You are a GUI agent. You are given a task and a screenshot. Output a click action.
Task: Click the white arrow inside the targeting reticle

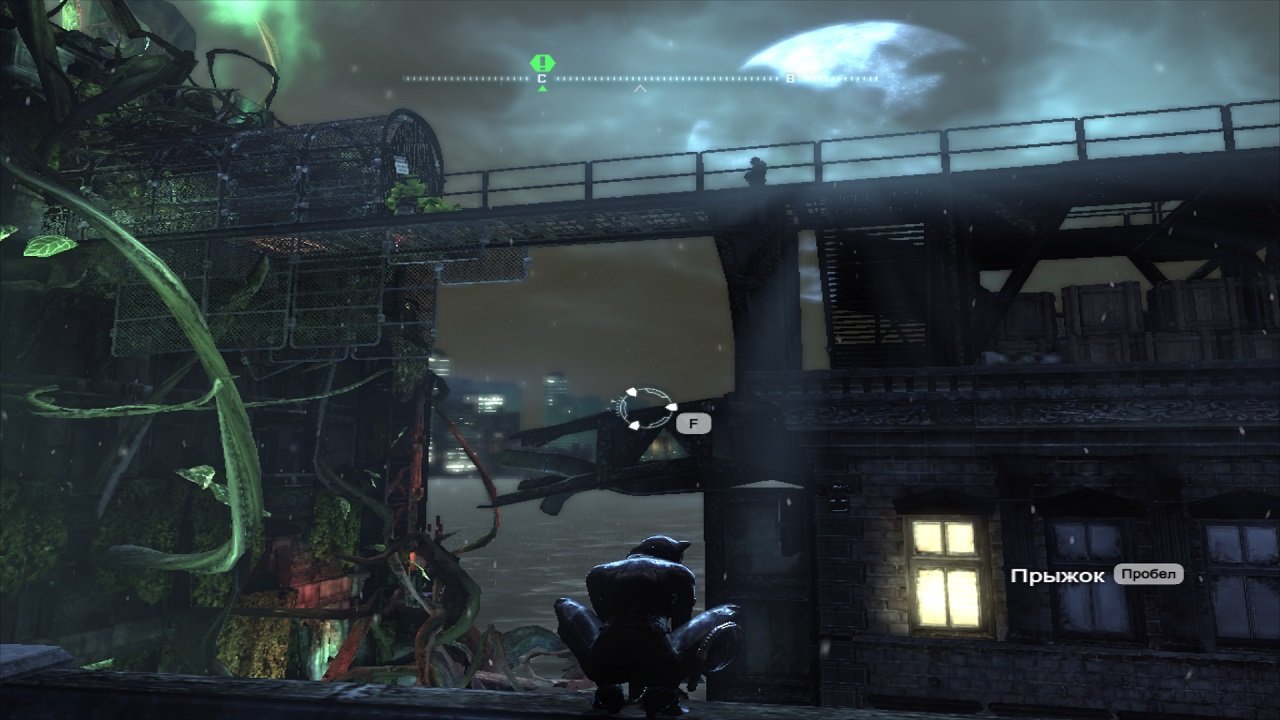point(672,406)
